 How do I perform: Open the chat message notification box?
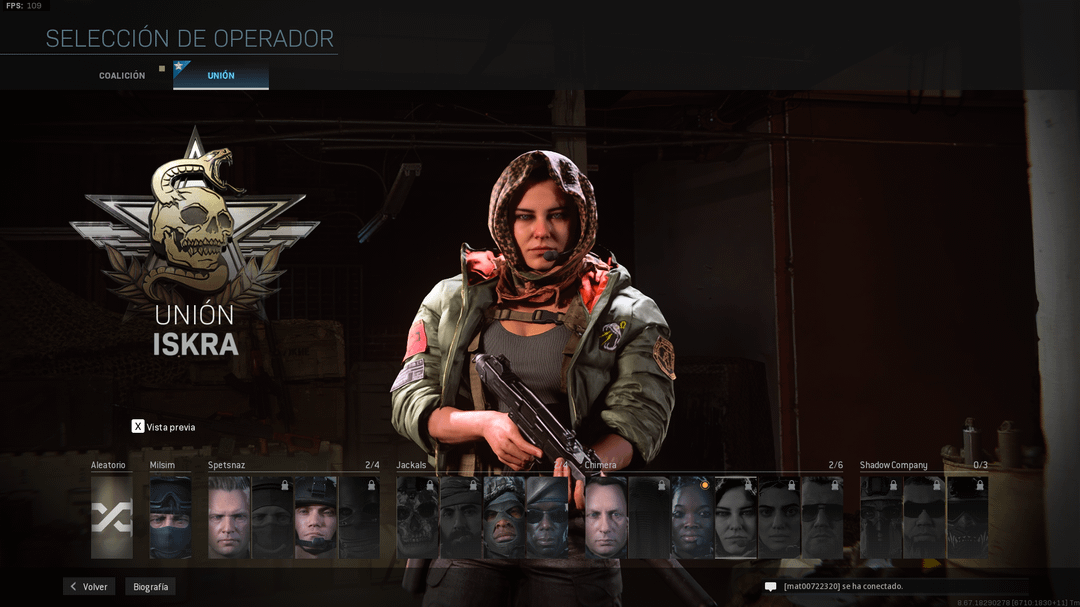895,587
